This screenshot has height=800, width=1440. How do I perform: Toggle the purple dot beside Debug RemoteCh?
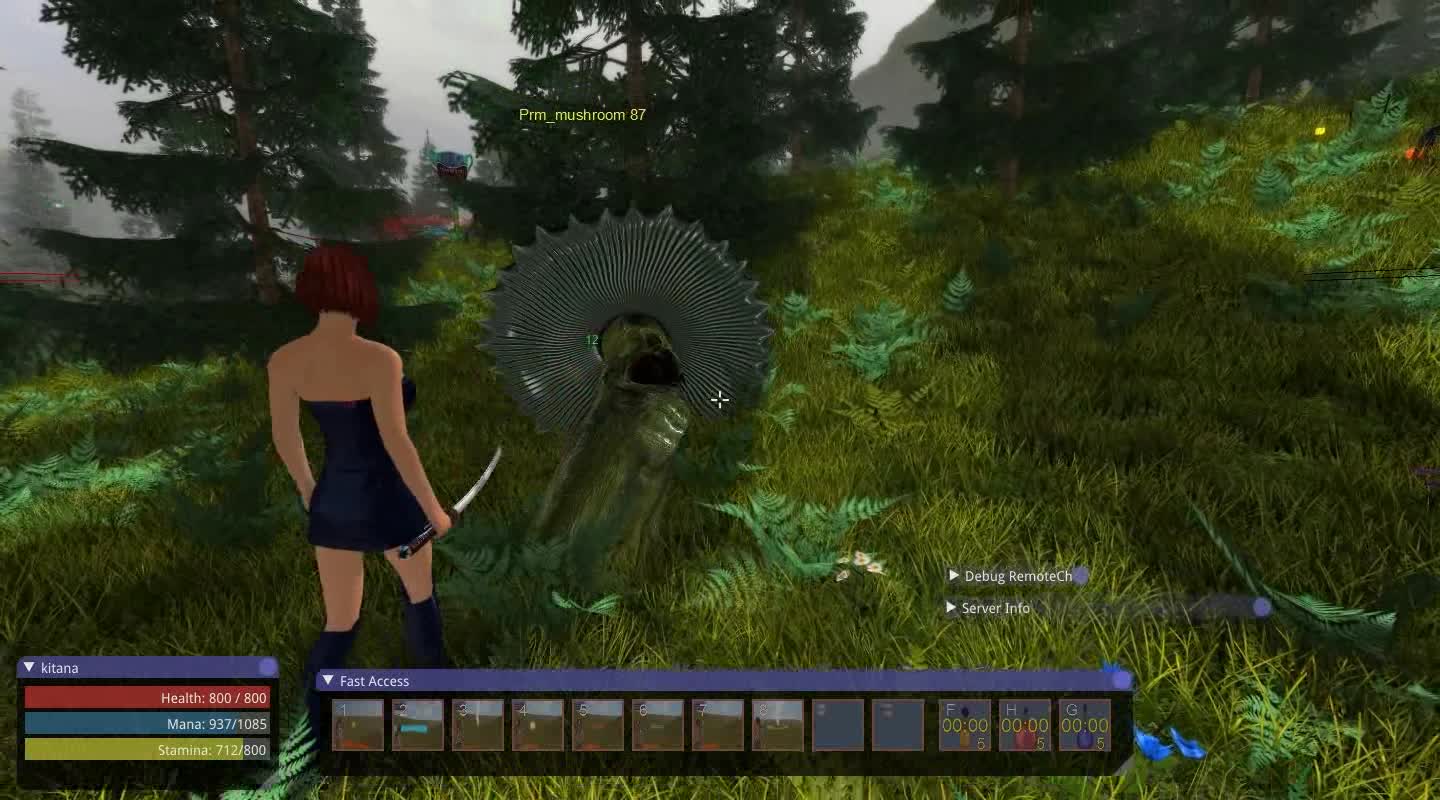click(1080, 576)
